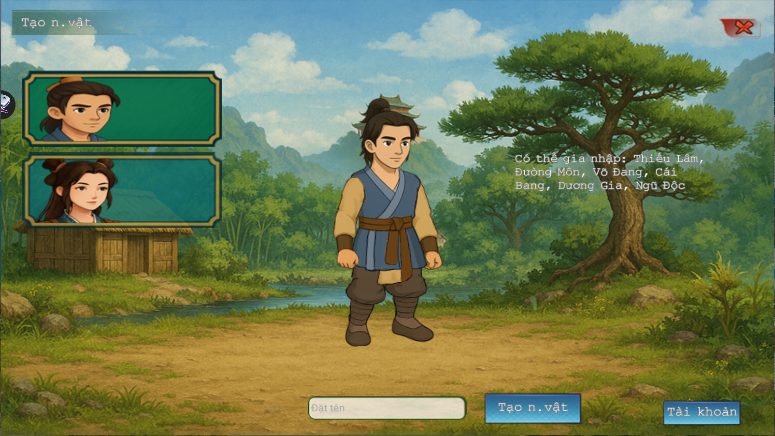
Task: Open the 'Tài khoản' account button
Action: (701, 412)
